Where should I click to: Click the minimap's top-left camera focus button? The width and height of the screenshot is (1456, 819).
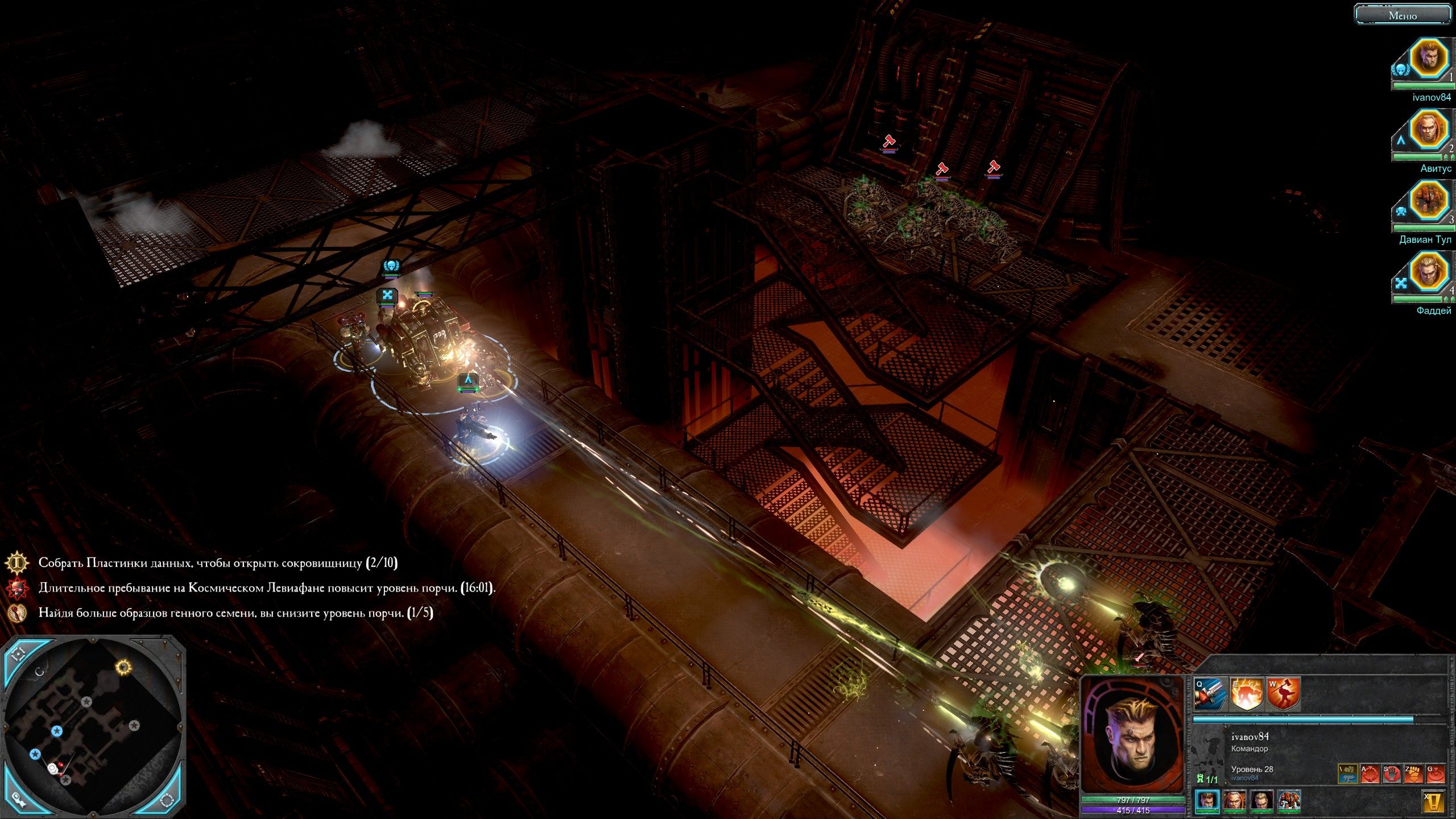pos(19,653)
